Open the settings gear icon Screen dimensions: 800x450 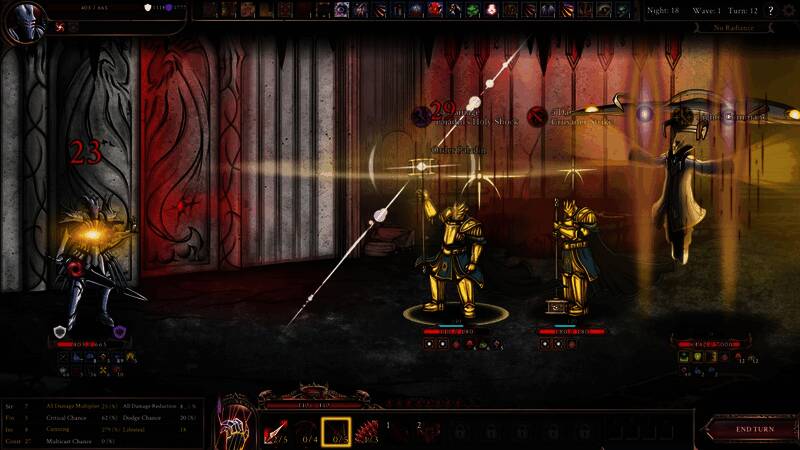point(789,10)
